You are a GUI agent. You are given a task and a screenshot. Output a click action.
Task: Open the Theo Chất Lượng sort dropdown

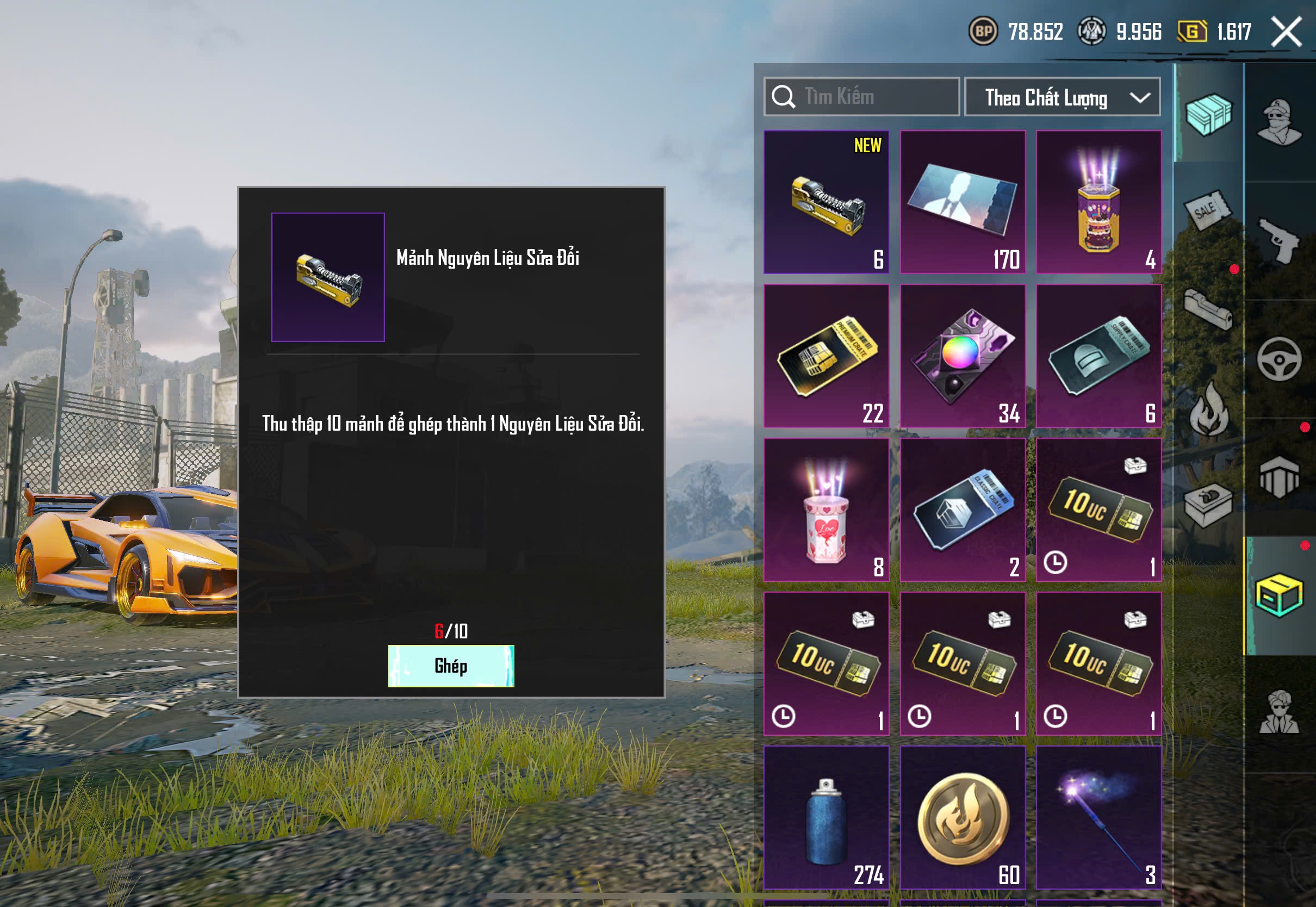(x=1062, y=97)
